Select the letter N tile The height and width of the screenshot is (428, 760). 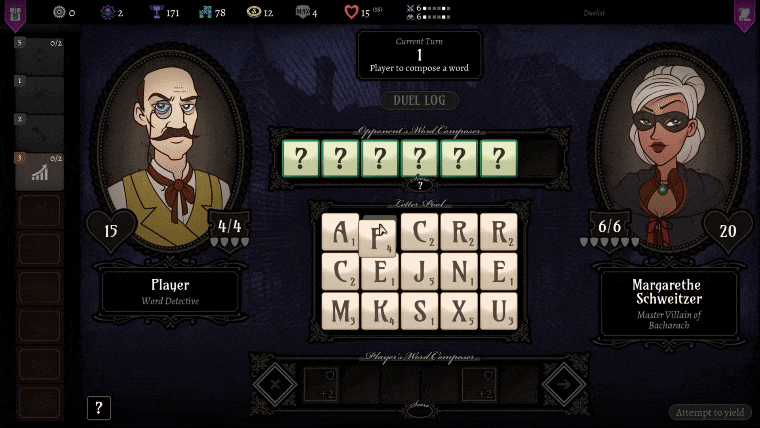(459, 271)
